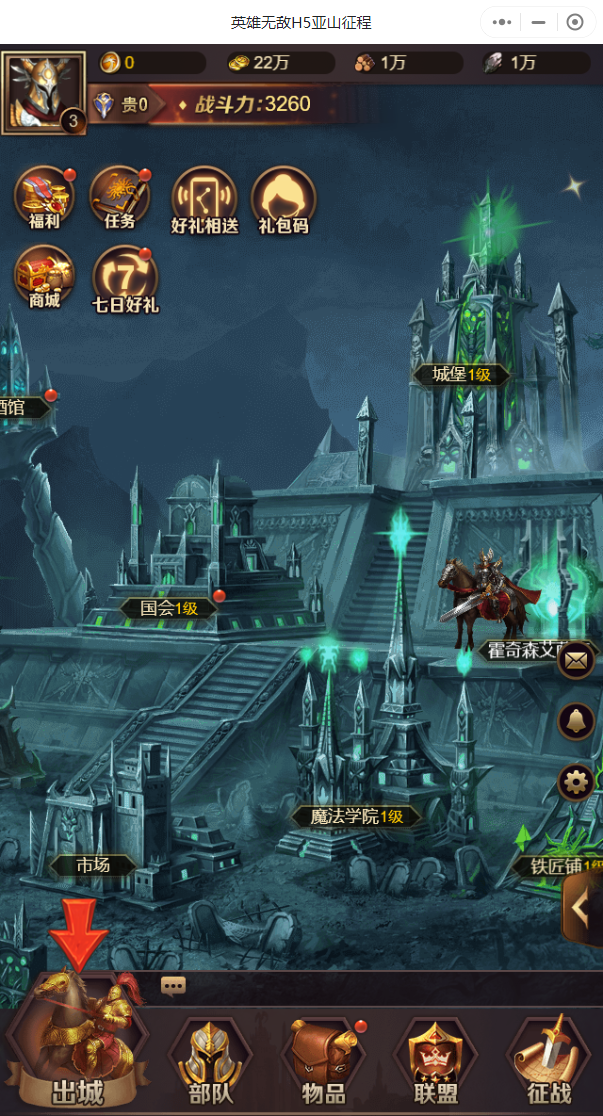Screen dimensions: 603x1116
Task: Switch to the 物品 items tab
Action: pos(323,1060)
